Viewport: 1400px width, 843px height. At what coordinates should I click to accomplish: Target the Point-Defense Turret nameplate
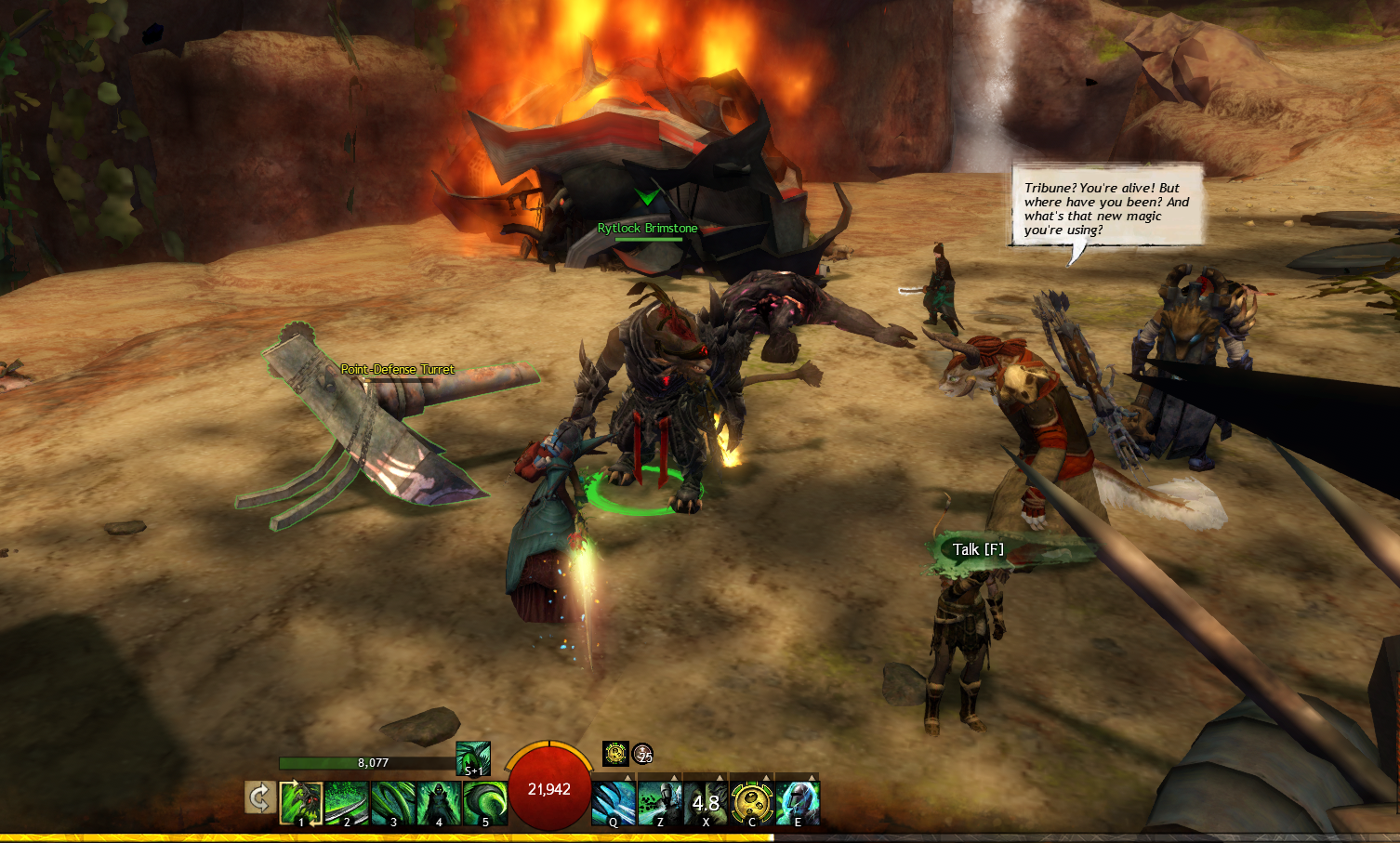(x=397, y=369)
